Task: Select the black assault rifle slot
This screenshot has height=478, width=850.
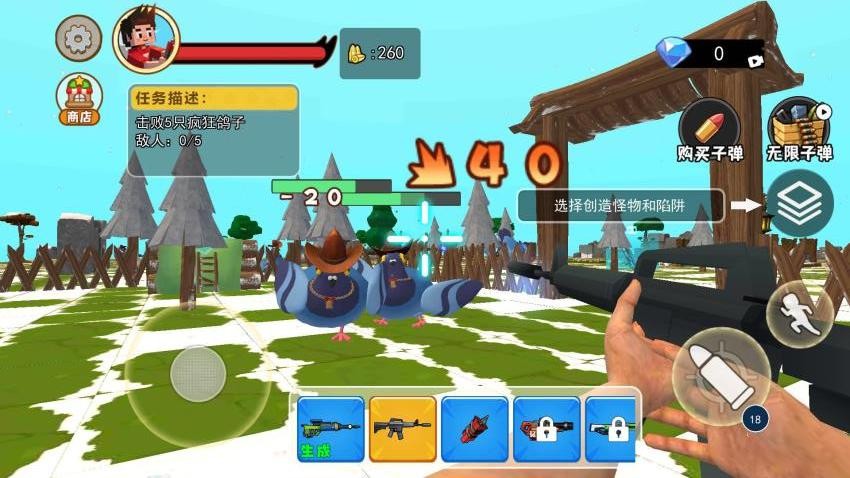Action: pyautogui.click(x=402, y=429)
